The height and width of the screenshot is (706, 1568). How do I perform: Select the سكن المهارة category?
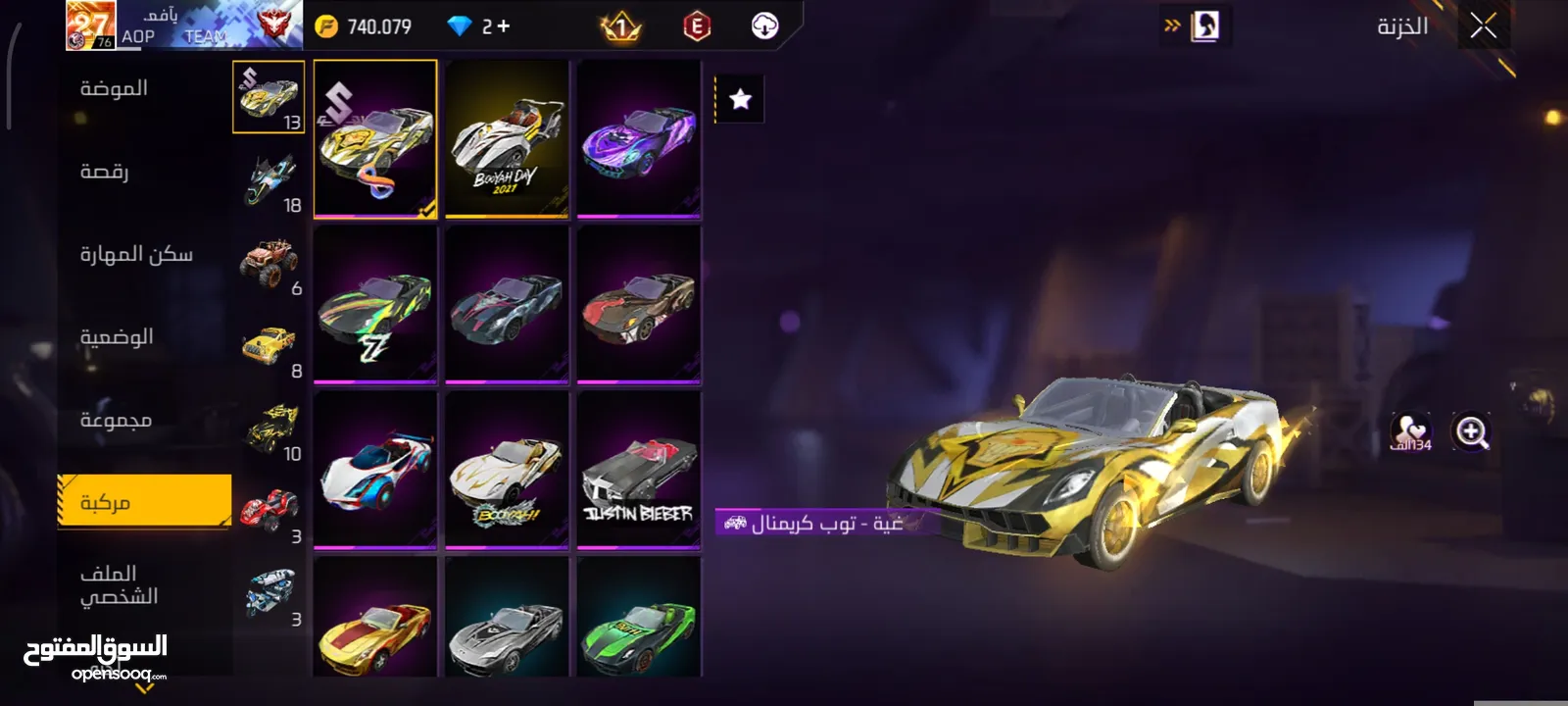click(136, 255)
